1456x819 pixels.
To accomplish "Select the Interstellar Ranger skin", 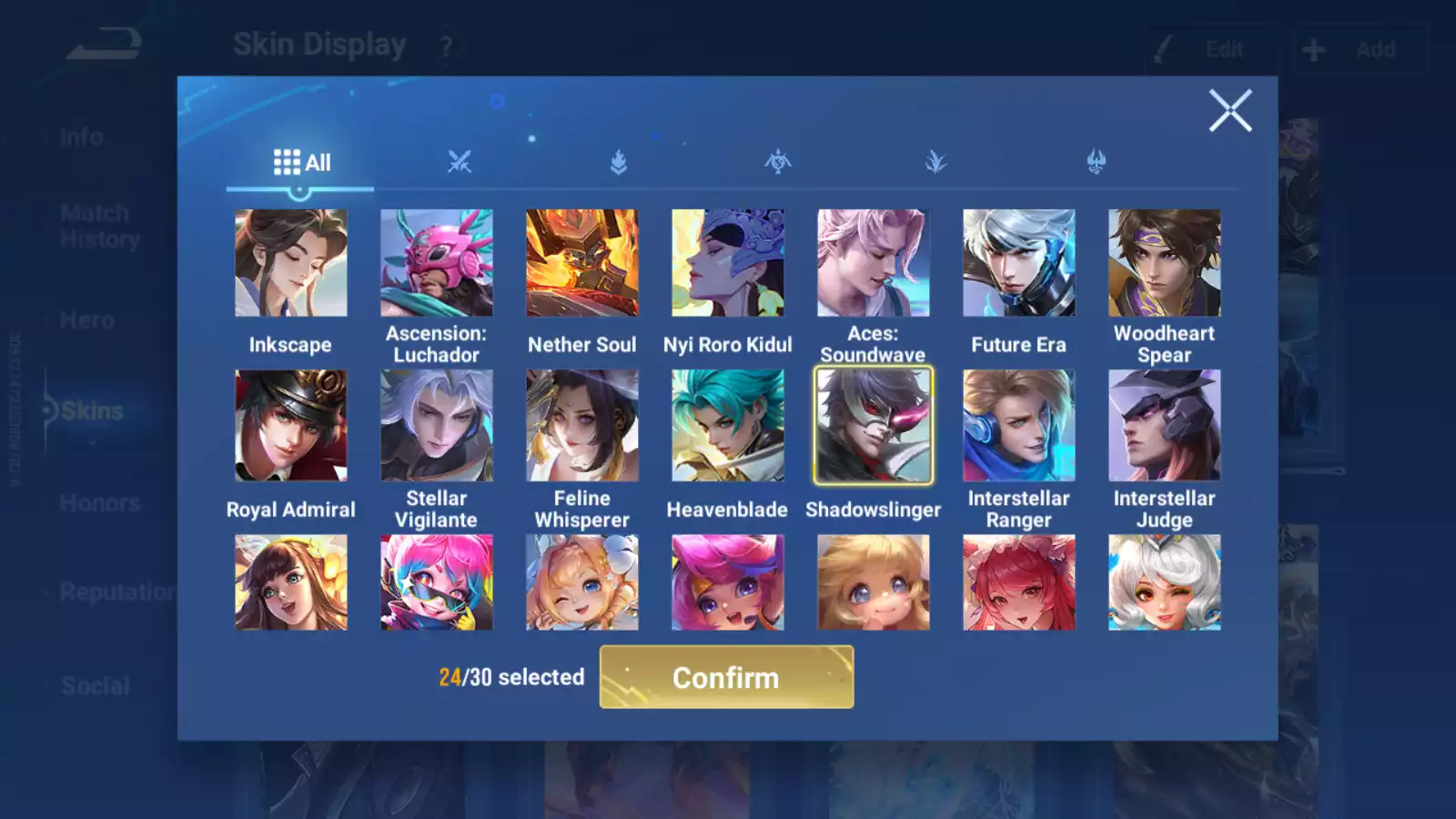I will [x=1019, y=425].
